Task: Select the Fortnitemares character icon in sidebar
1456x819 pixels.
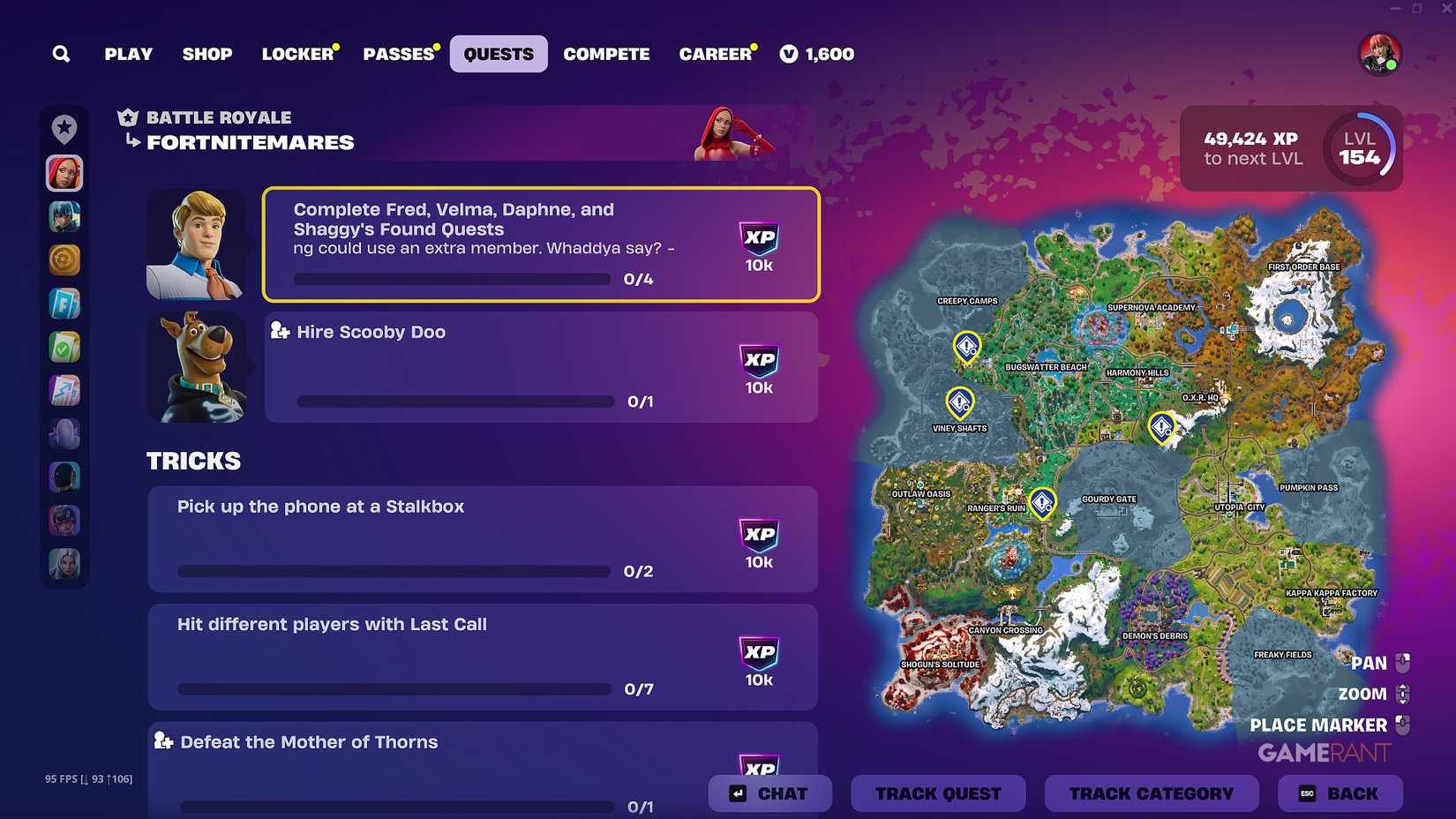Action: pyautogui.click(x=64, y=173)
